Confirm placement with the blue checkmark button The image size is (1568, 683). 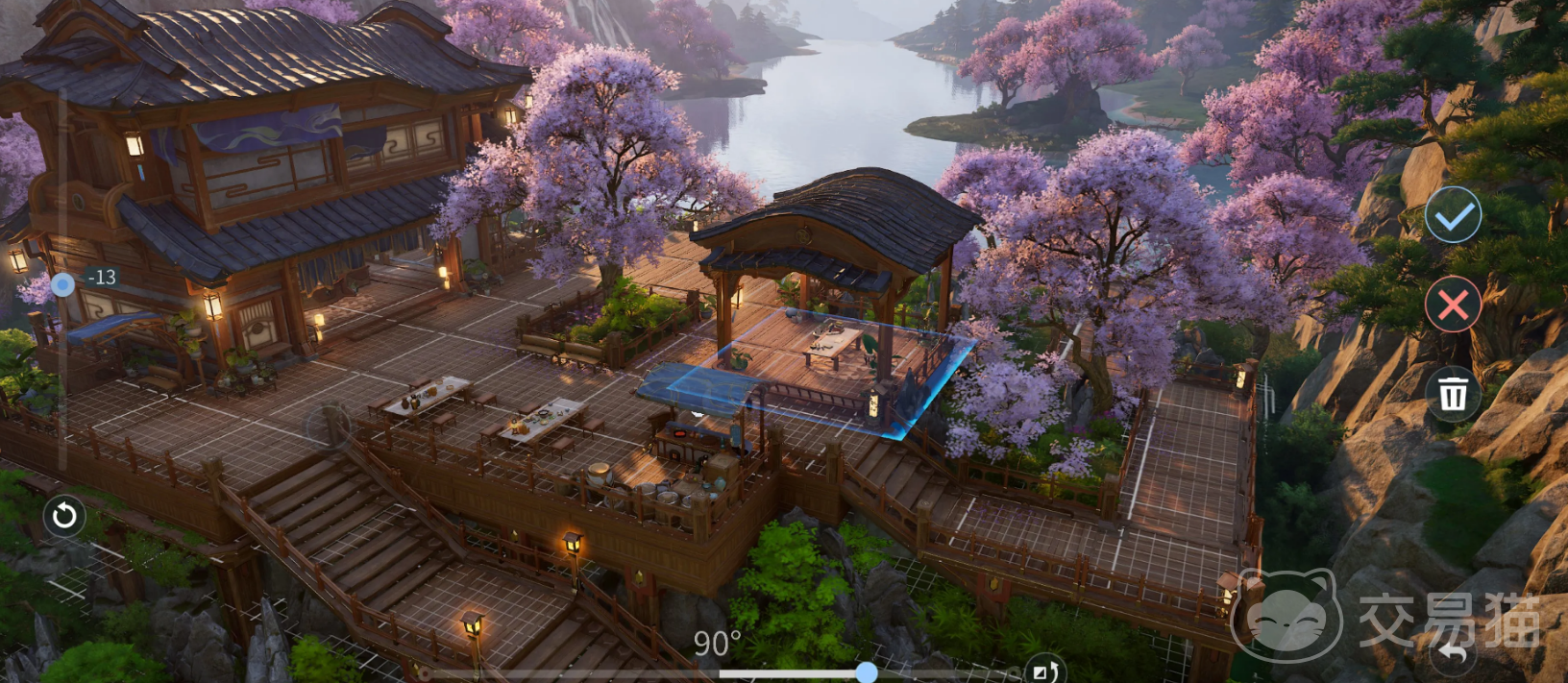[1453, 216]
